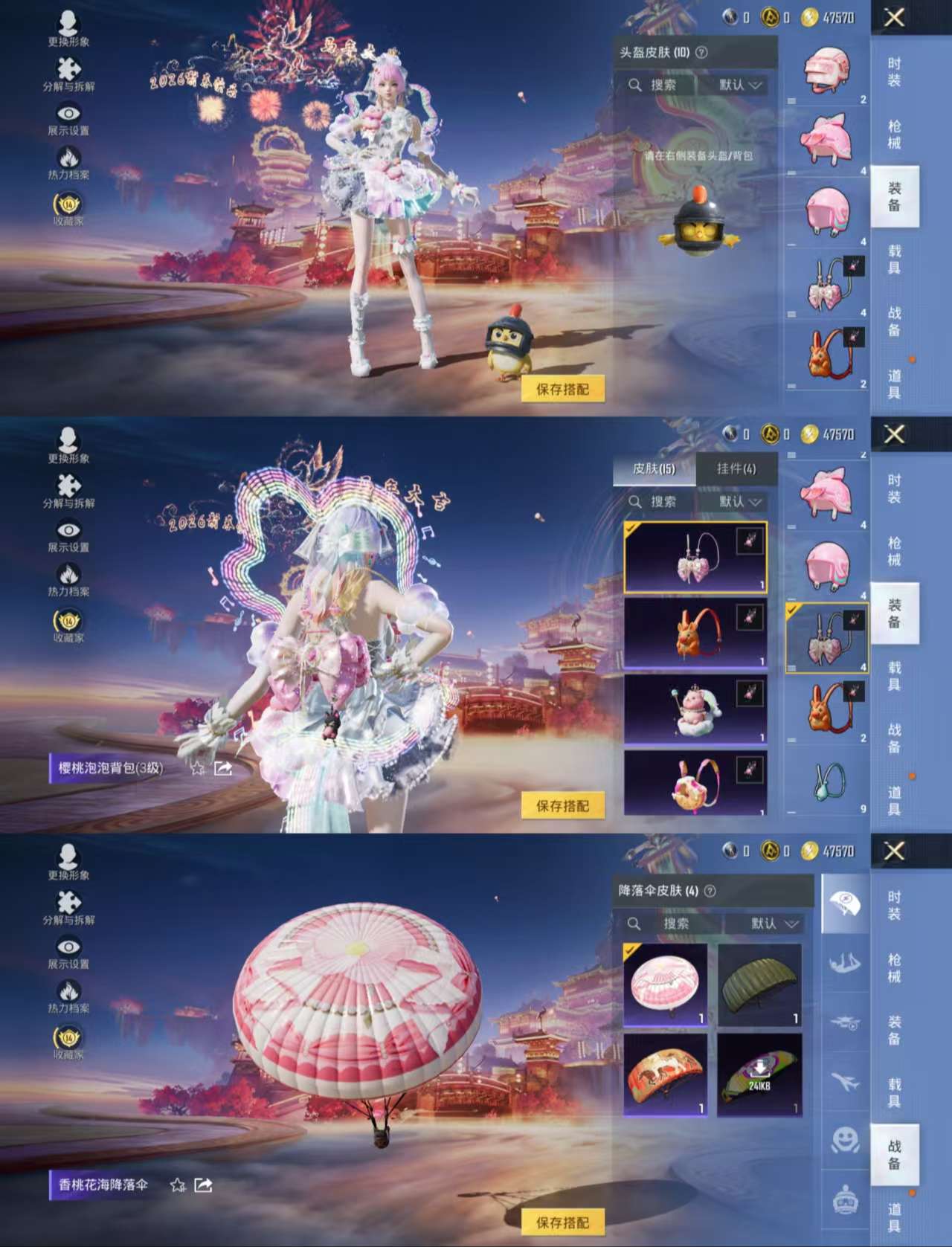Viewport: 952px width, 1247px height.
Task: Open the 默认 sorting dropdown in backpack skins
Action: [736, 502]
